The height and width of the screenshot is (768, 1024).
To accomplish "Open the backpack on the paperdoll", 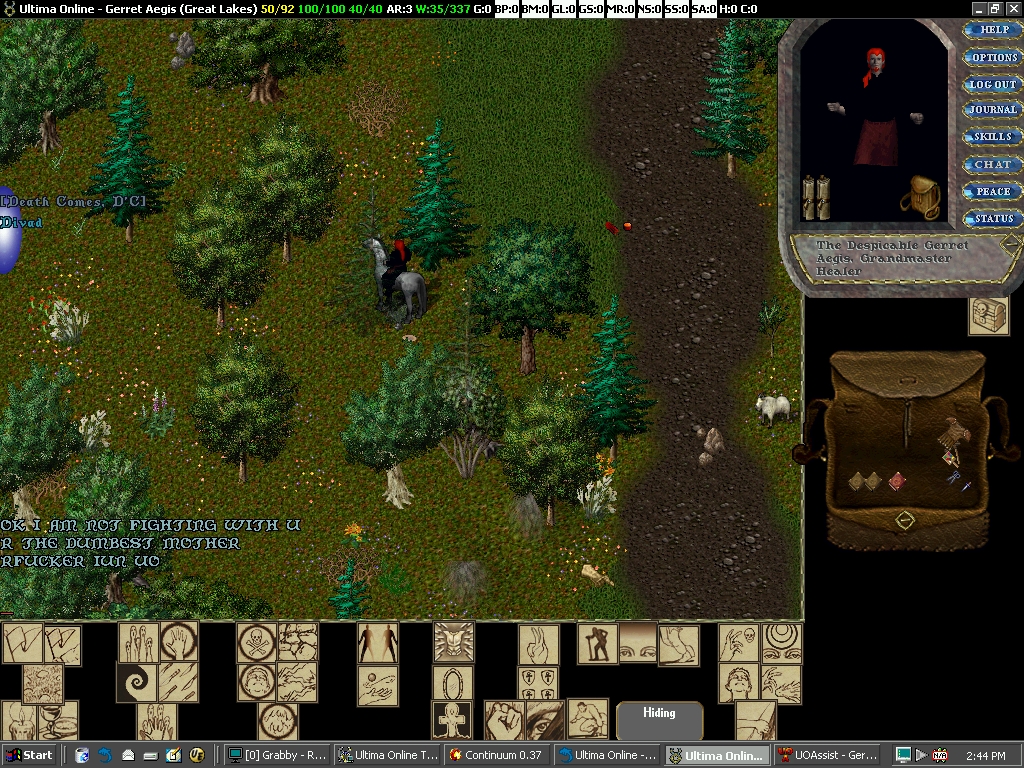I will coord(920,196).
